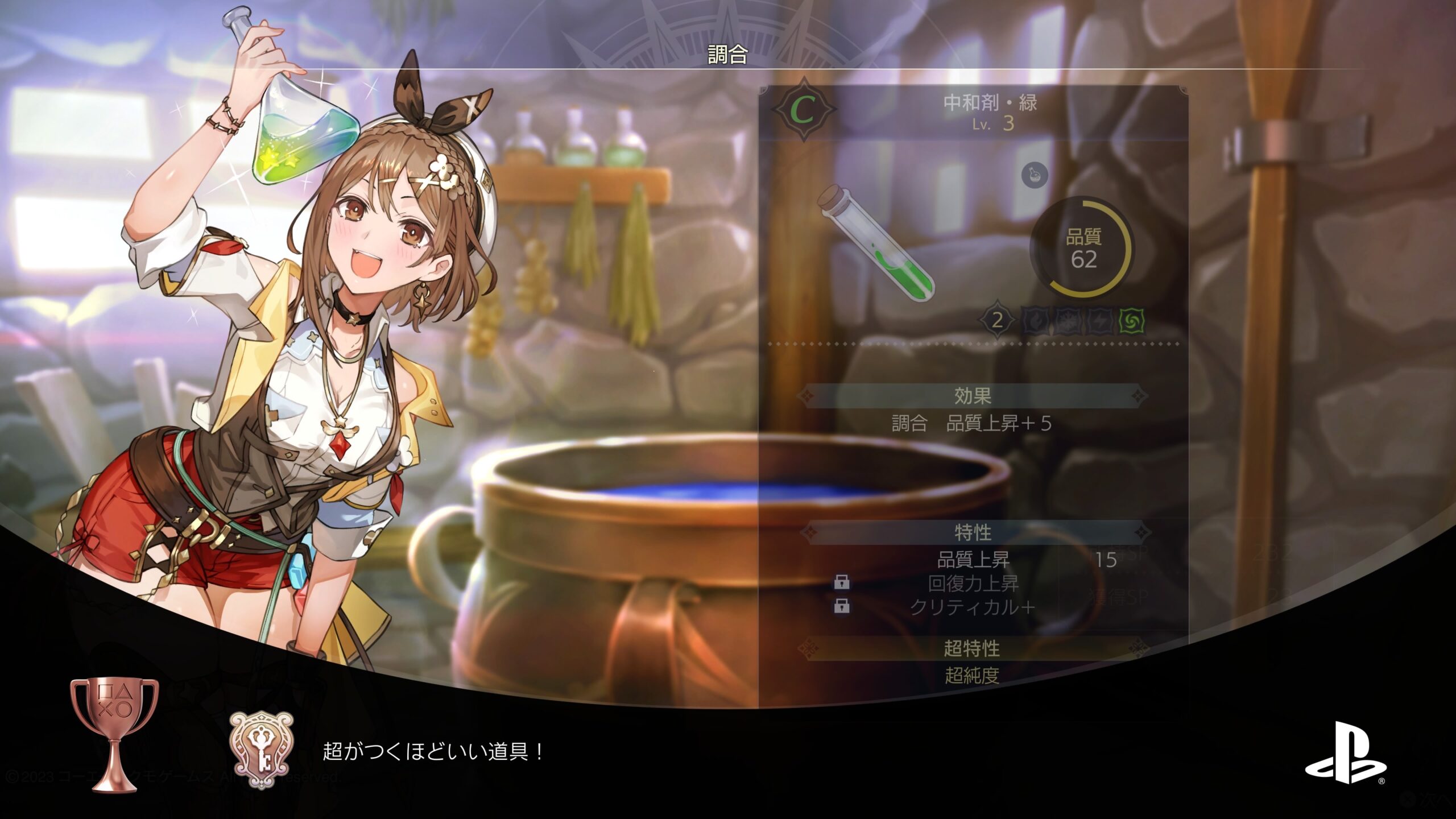Select the 品質上昇 trait row
Screen dimensions: 1456x819
pyautogui.click(x=973, y=560)
